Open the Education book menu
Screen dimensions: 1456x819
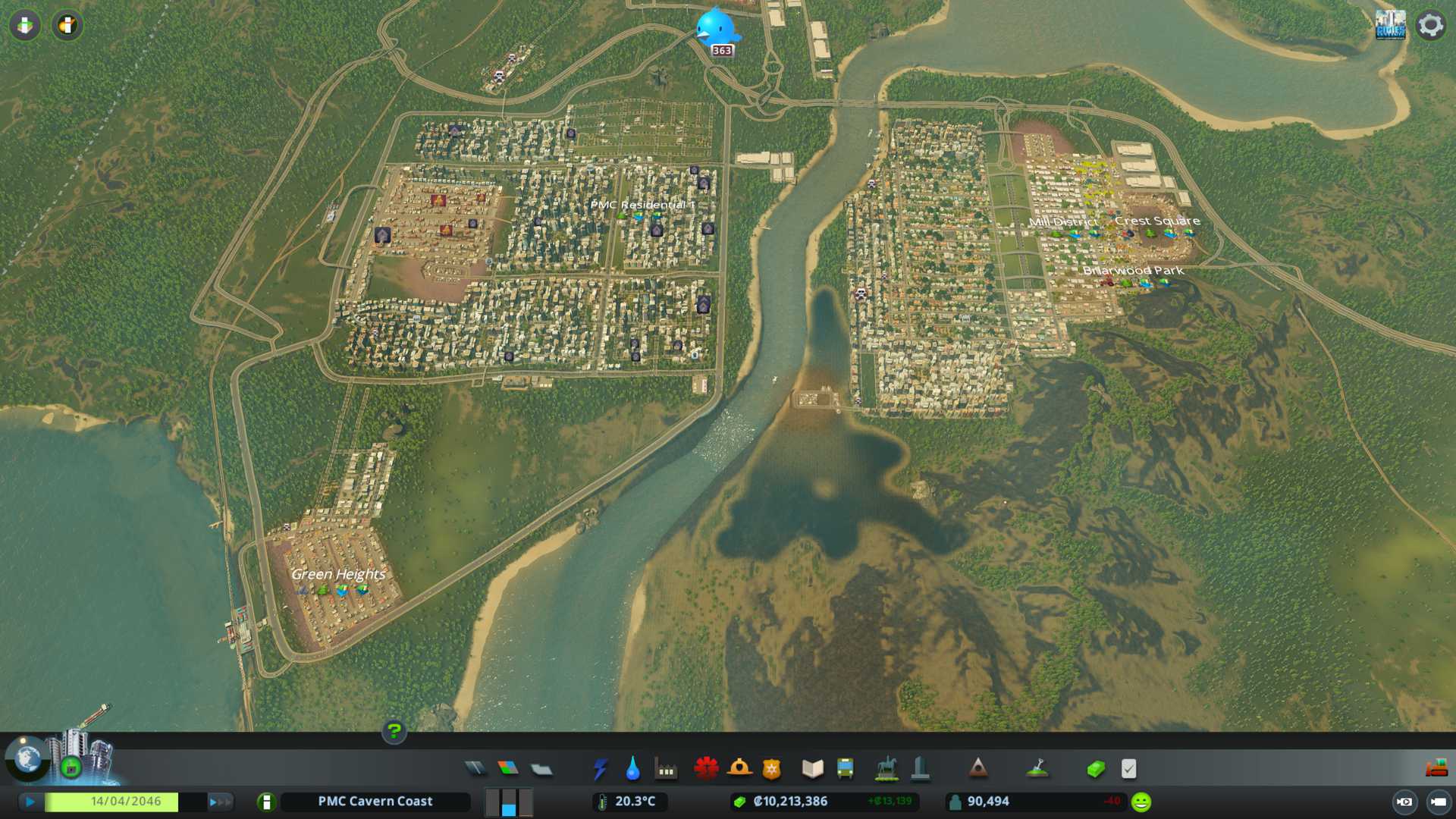(x=812, y=769)
